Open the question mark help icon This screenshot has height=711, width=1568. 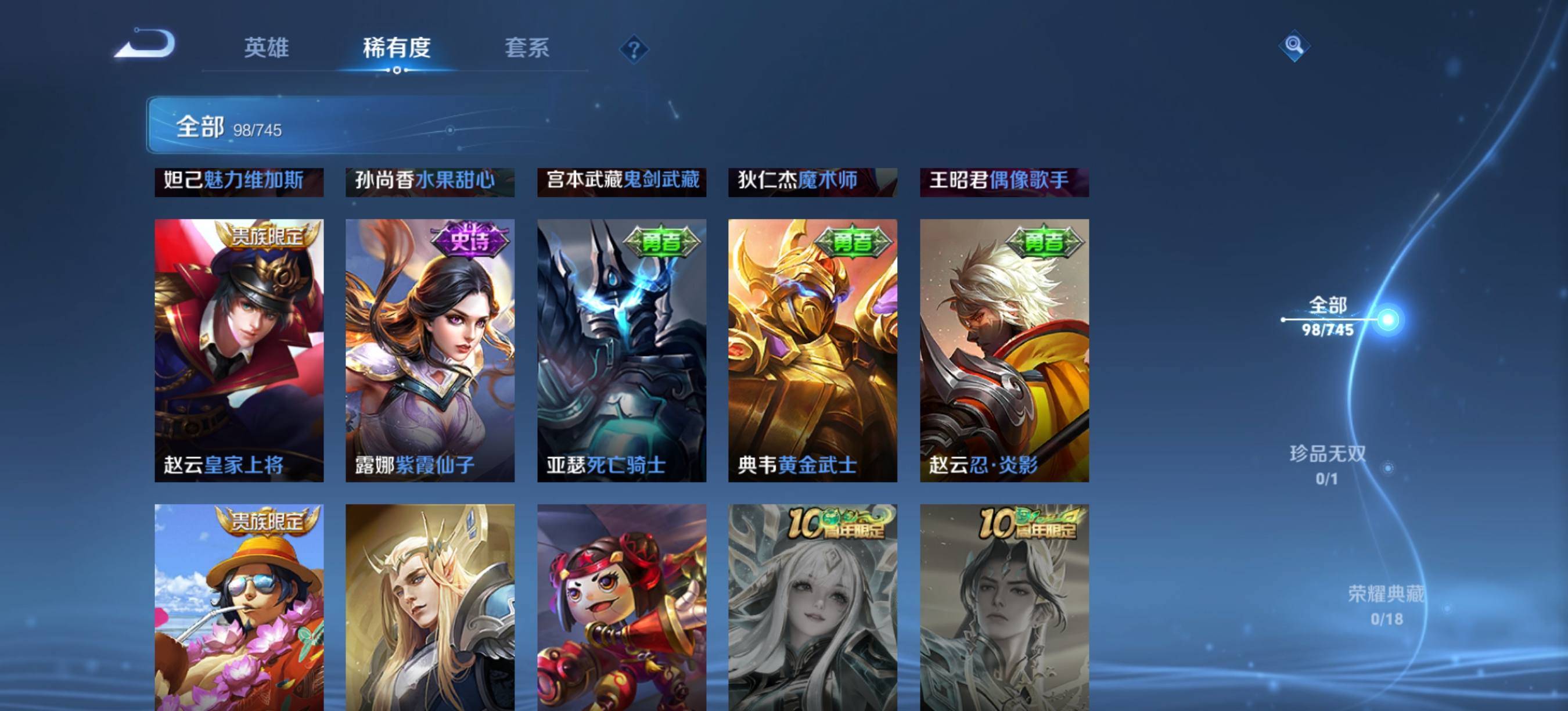coord(634,49)
